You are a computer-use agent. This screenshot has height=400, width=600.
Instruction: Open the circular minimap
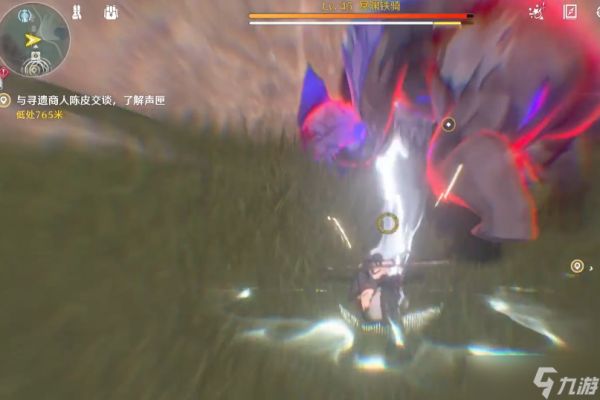33,38
